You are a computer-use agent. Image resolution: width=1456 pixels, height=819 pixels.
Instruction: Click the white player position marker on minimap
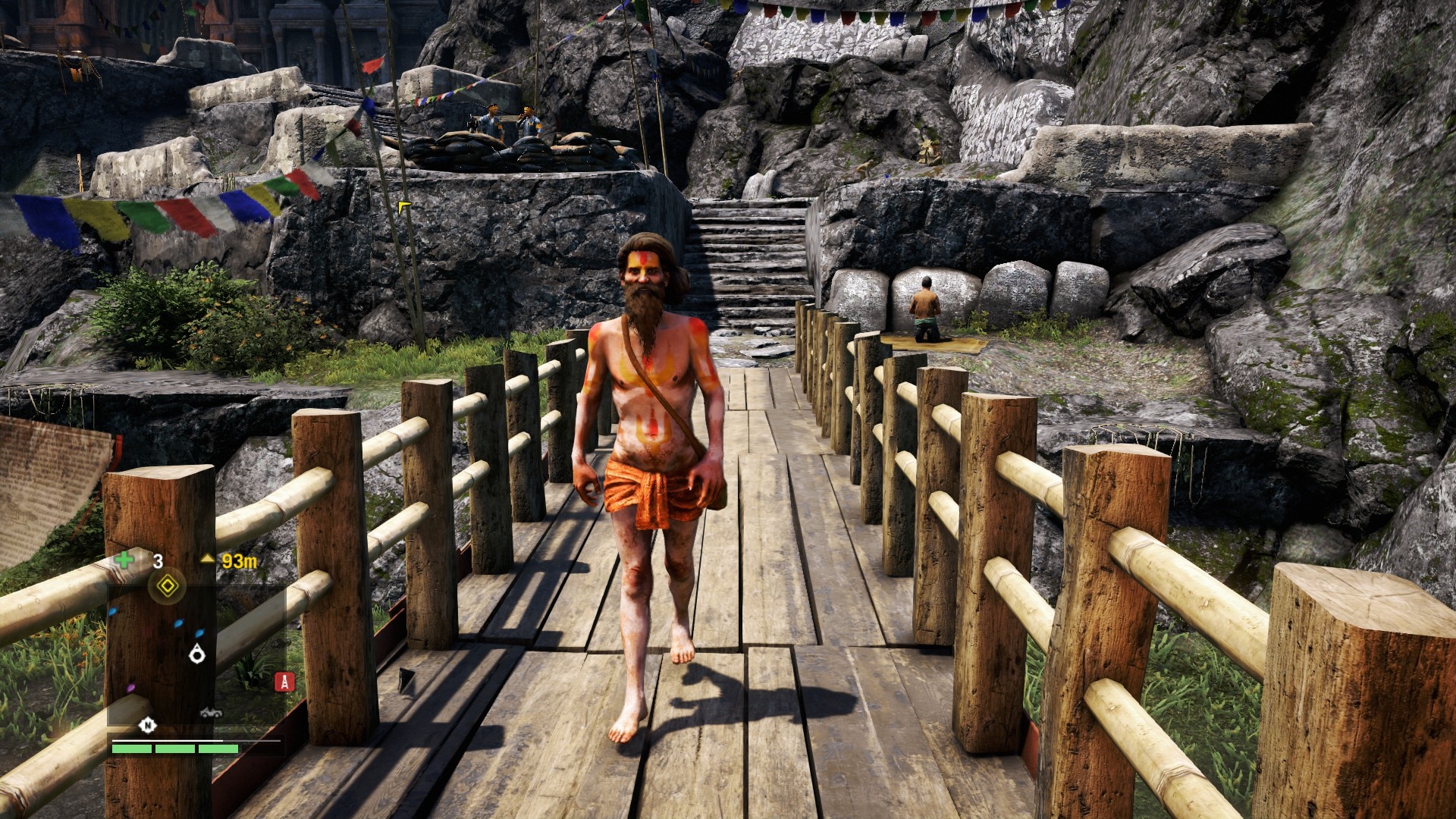[197, 653]
